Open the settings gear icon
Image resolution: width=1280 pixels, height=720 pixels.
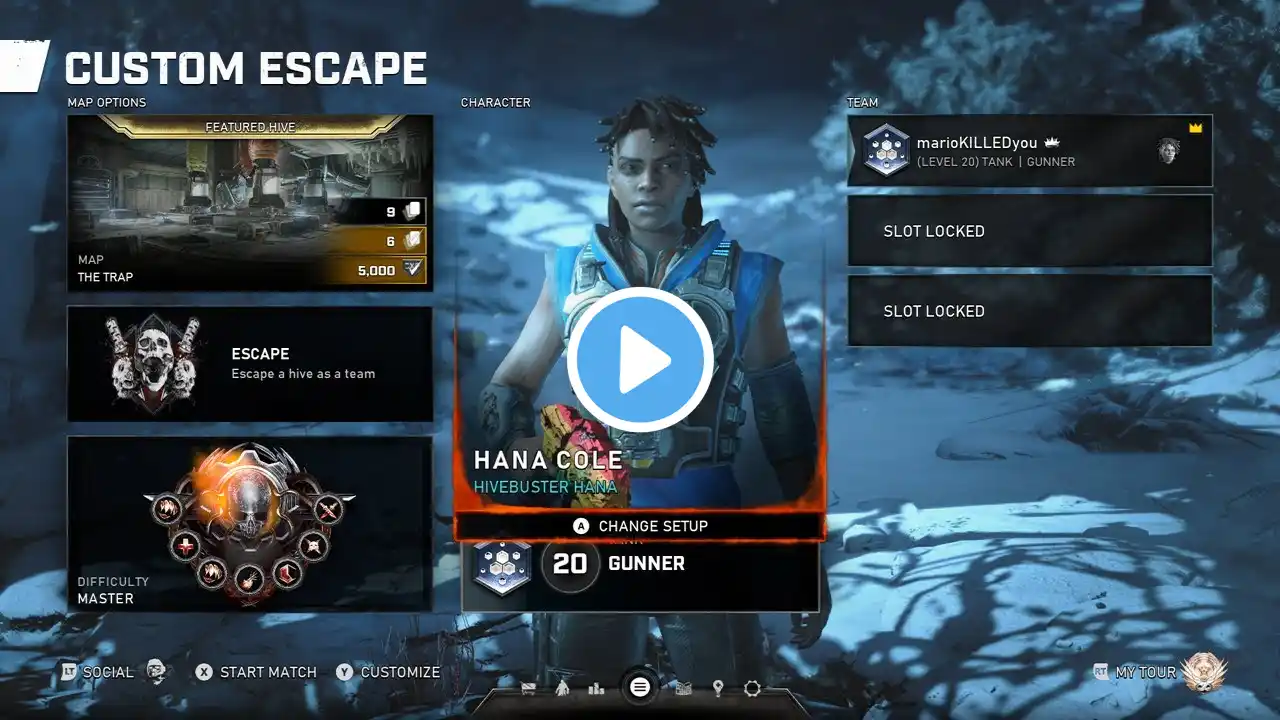click(752, 688)
